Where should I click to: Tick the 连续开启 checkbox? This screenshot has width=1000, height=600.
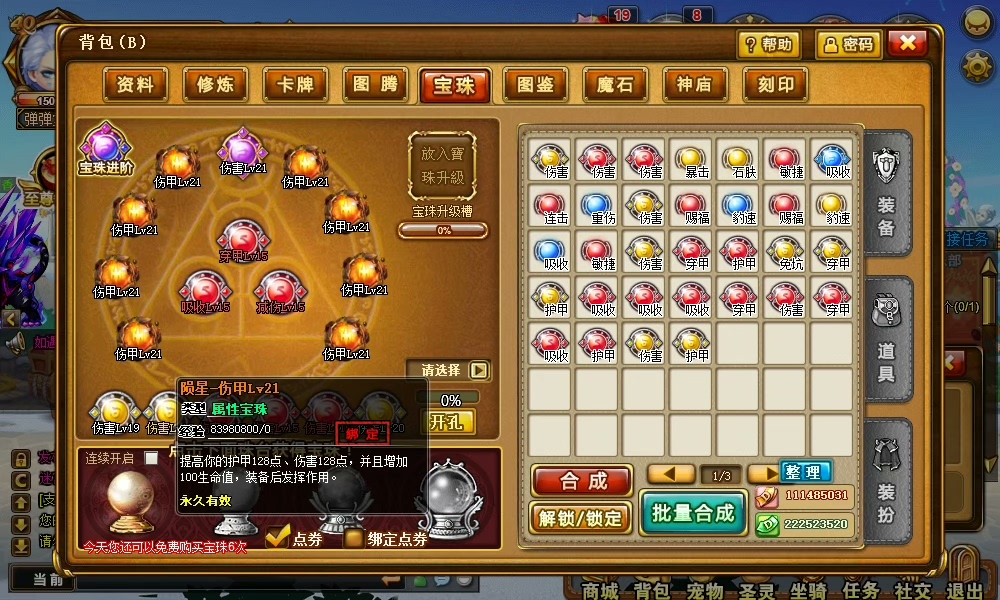(152, 458)
